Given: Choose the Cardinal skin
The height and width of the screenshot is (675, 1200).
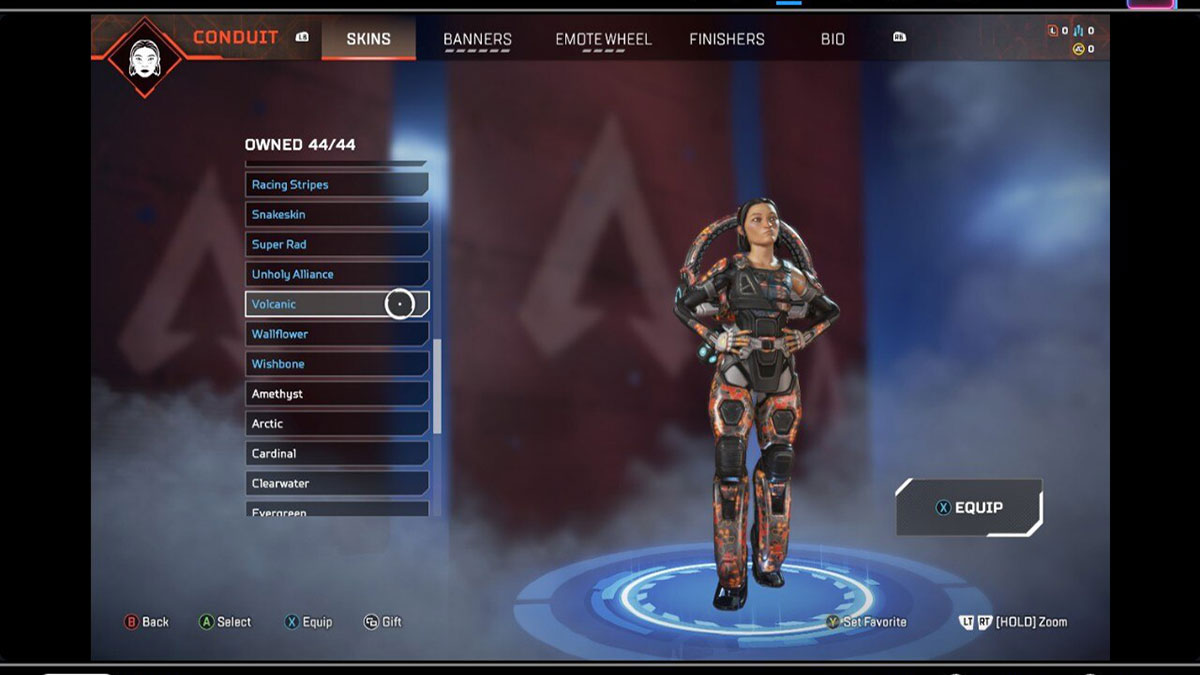Looking at the screenshot, I should tap(336, 454).
